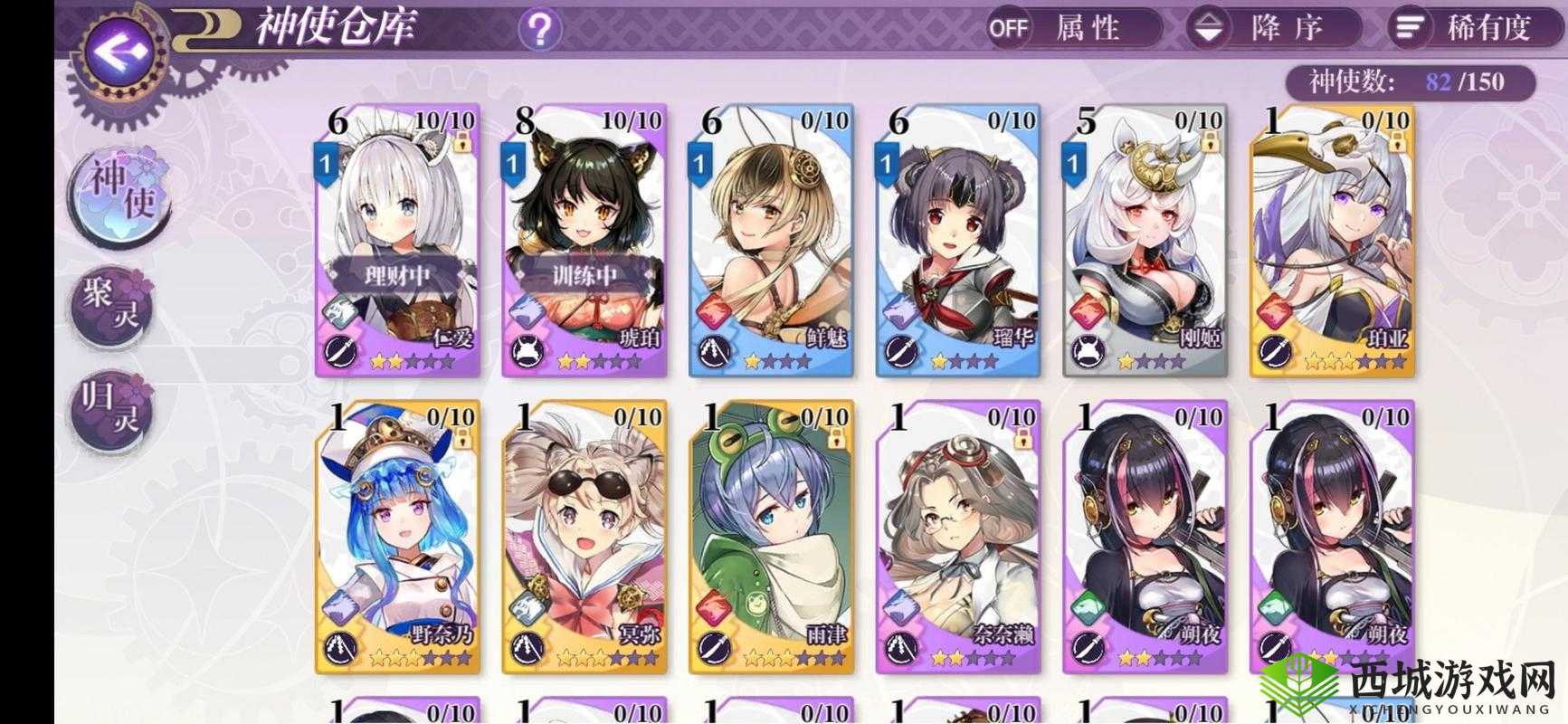Open the question mark help button

(x=539, y=30)
